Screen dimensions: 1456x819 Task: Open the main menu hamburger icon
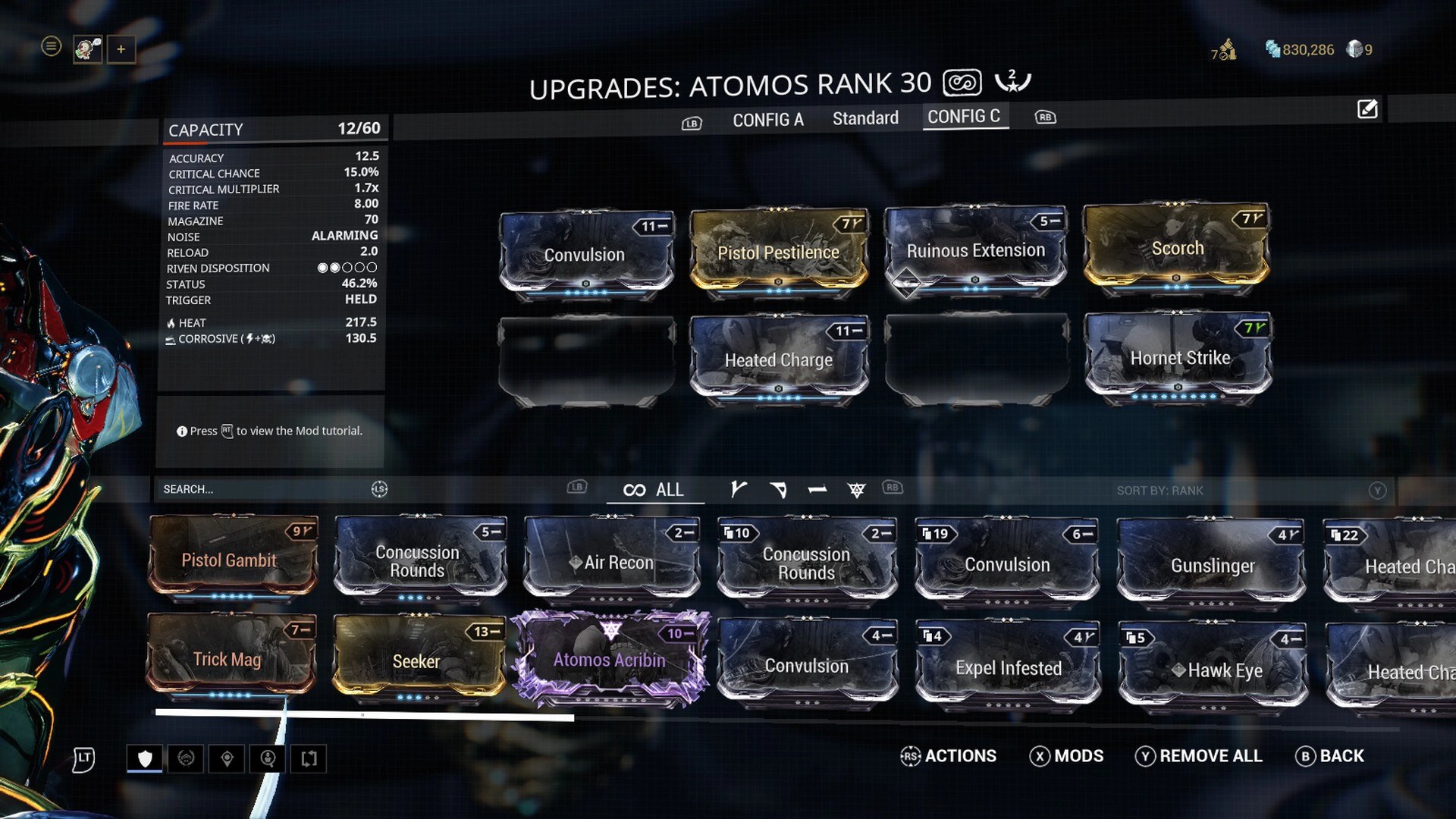(51, 47)
